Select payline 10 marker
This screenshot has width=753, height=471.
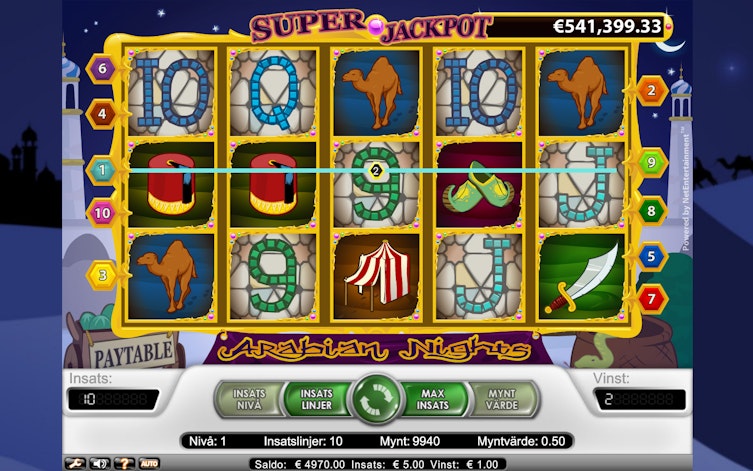click(103, 212)
